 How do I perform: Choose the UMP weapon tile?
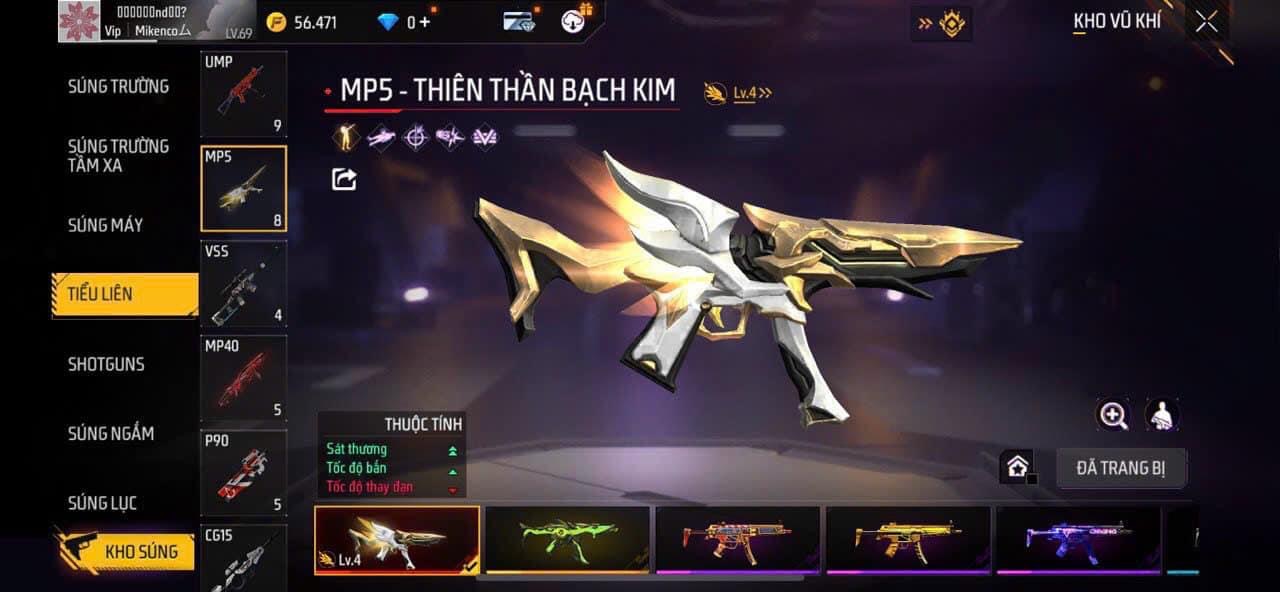pyautogui.click(x=243, y=94)
